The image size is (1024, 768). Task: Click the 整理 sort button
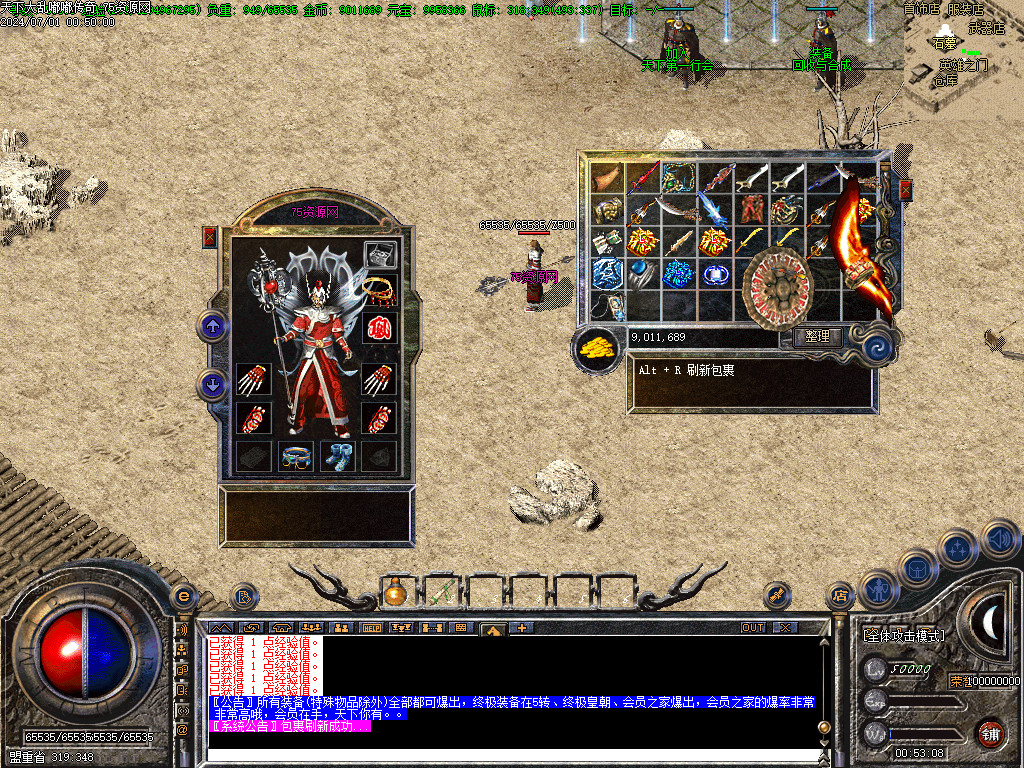point(817,337)
